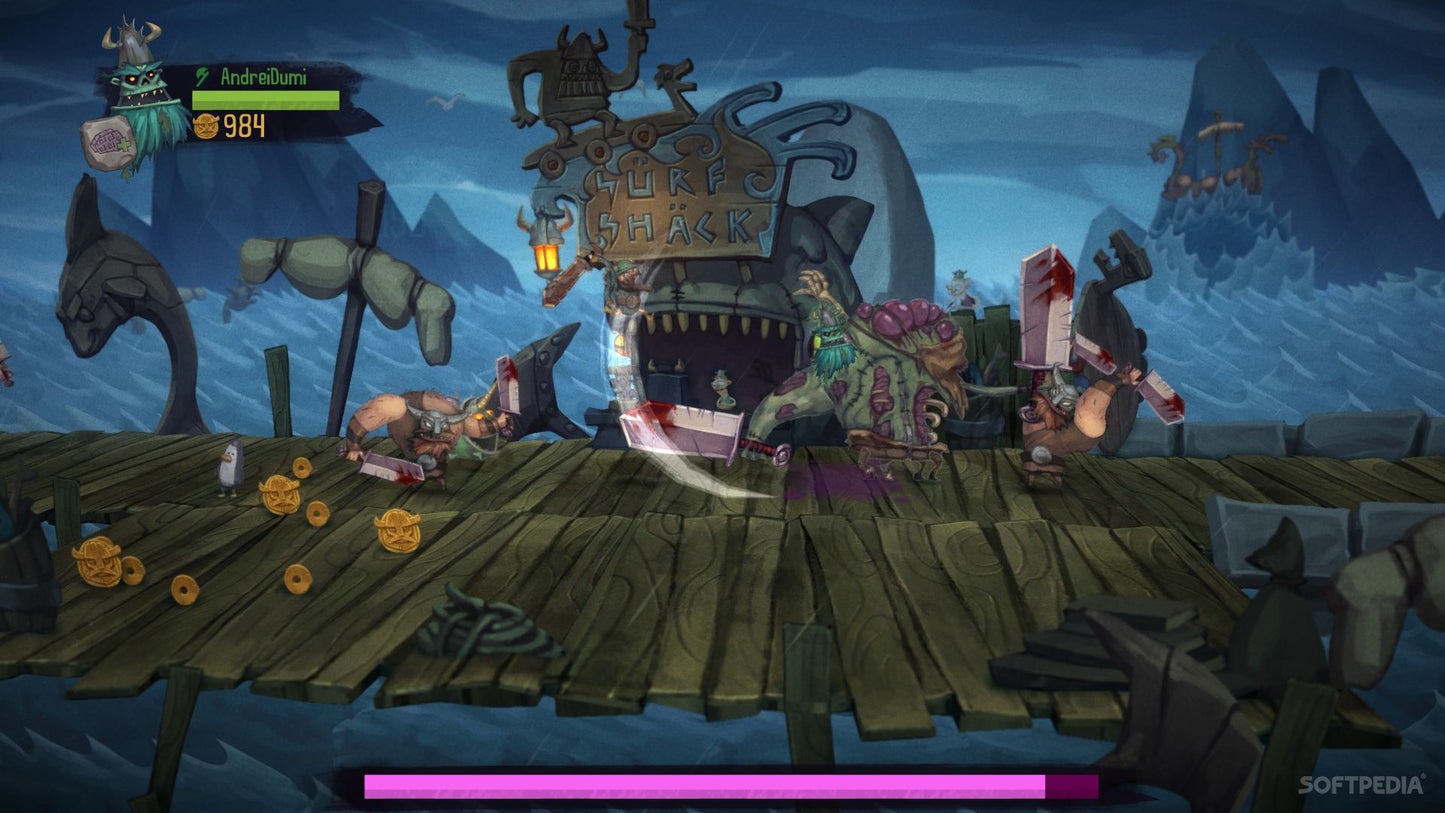Click the gold viking coin icon near 984
The image size is (1445, 813).
click(x=205, y=128)
